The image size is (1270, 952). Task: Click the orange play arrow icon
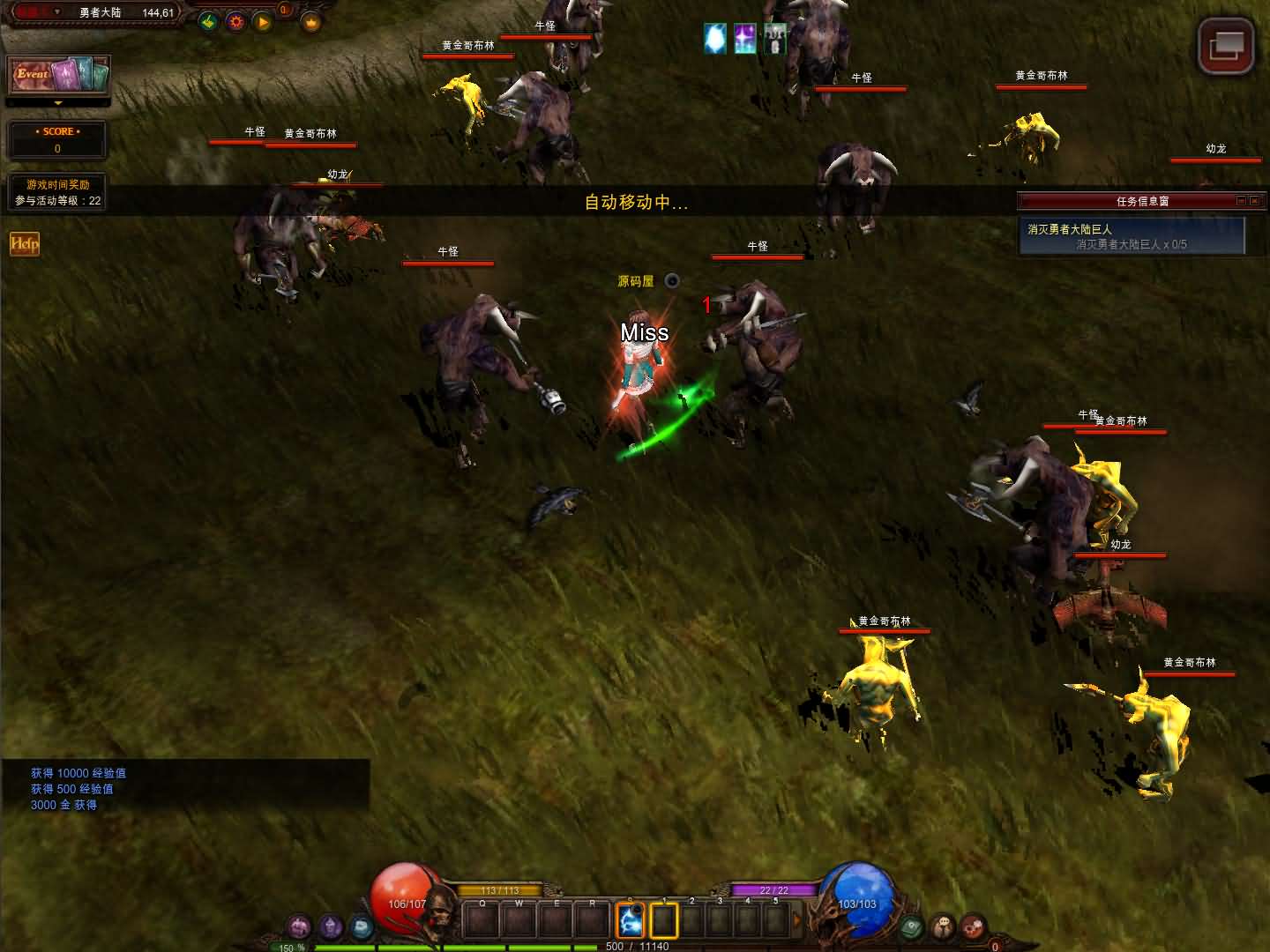[x=263, y=22]
